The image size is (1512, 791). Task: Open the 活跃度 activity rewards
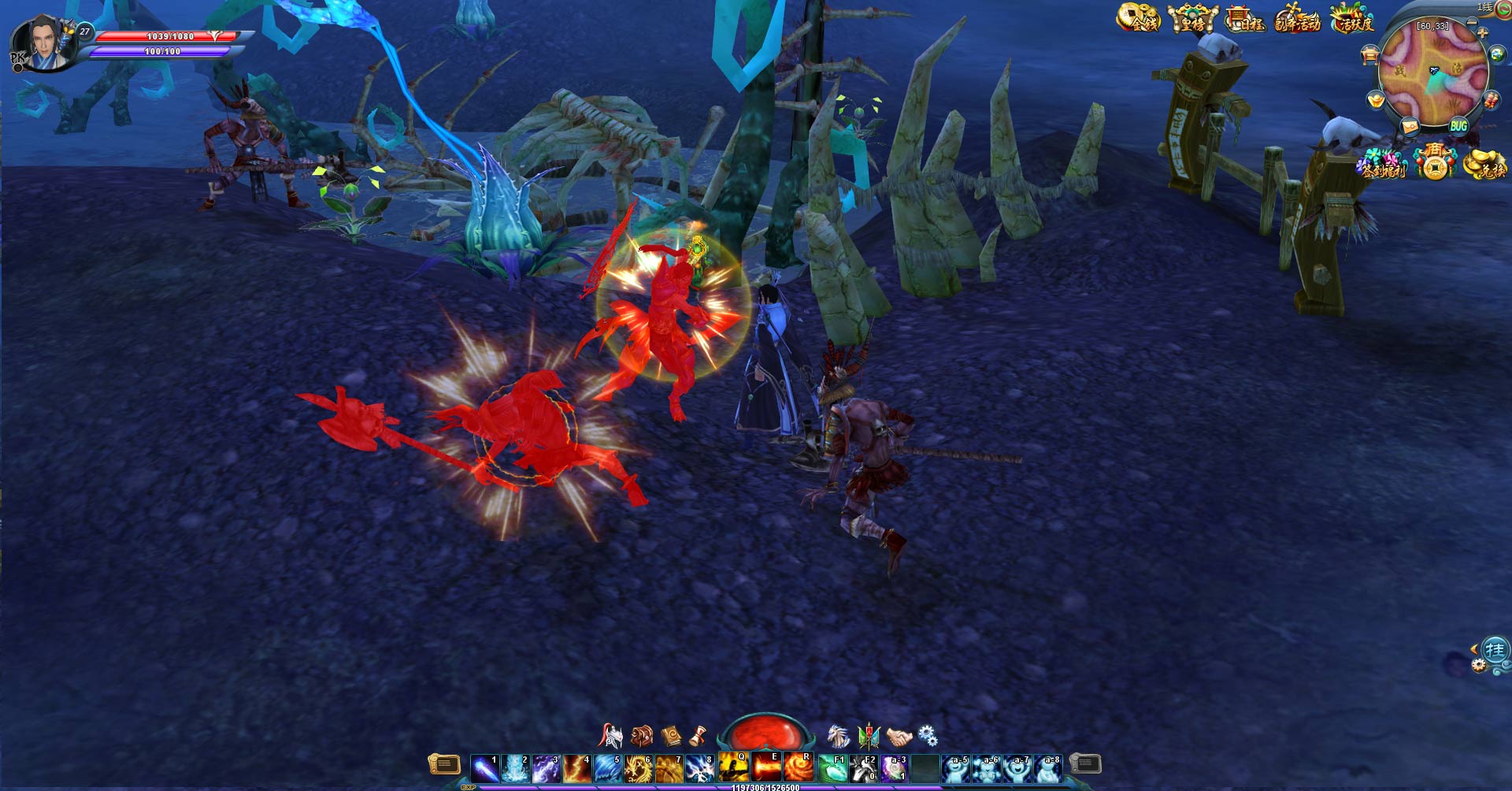point(1351,18)
